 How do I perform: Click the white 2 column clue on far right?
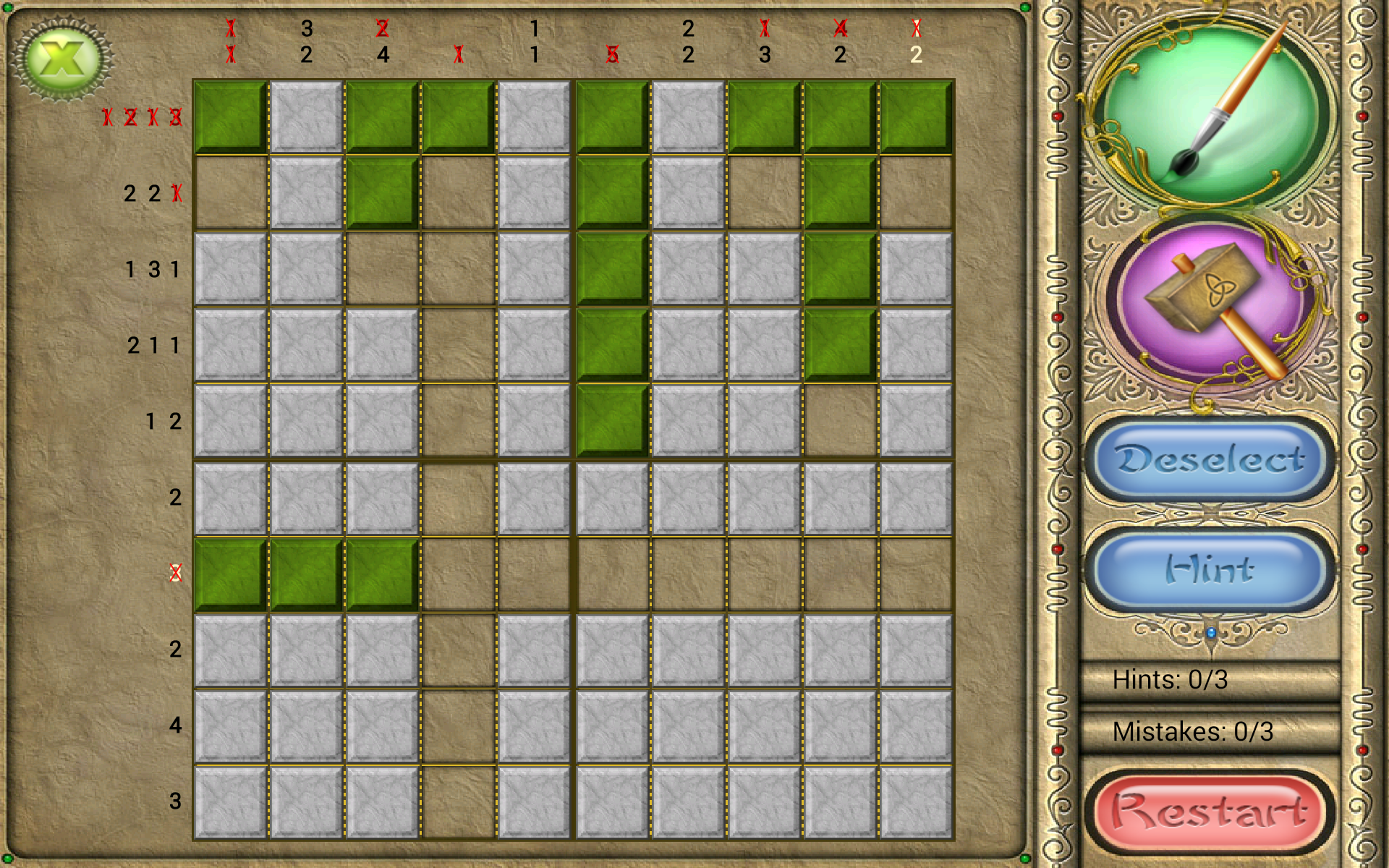pos(917,52)
